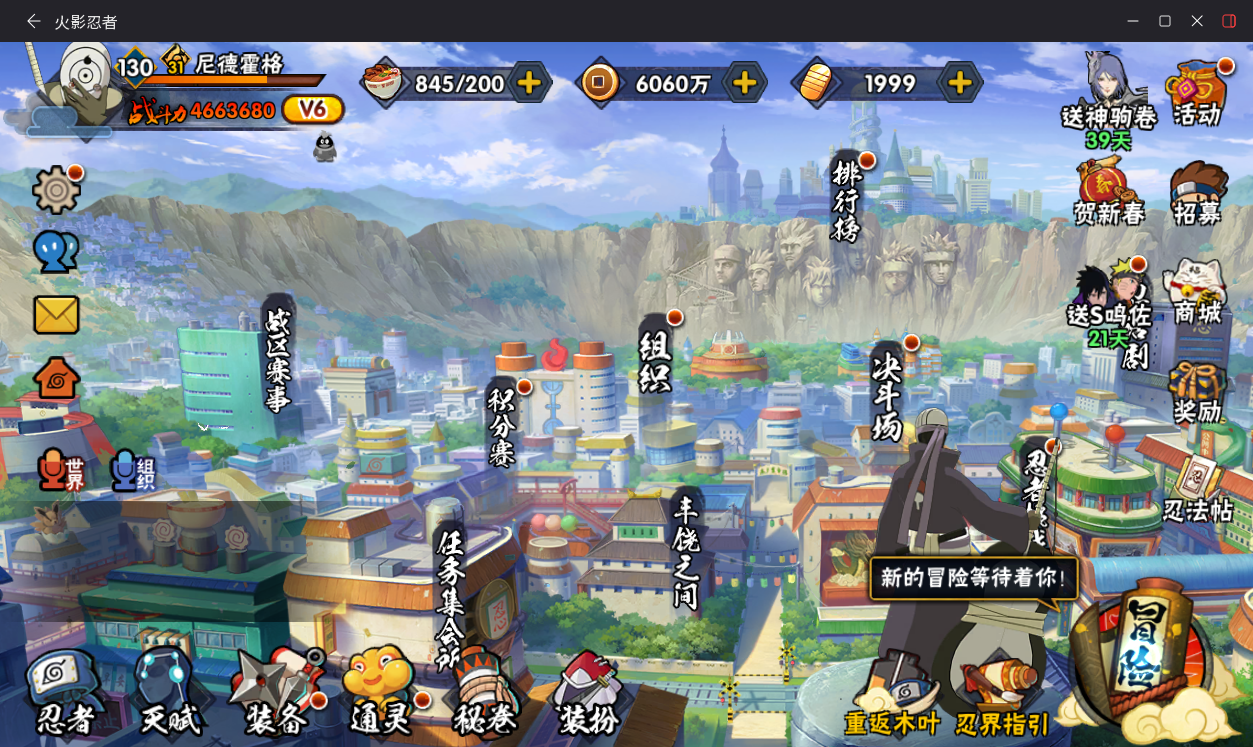Viewport: 1253px width, 747px height.
Task: Check the yellow mail envelope
Action: coord(56,315)
